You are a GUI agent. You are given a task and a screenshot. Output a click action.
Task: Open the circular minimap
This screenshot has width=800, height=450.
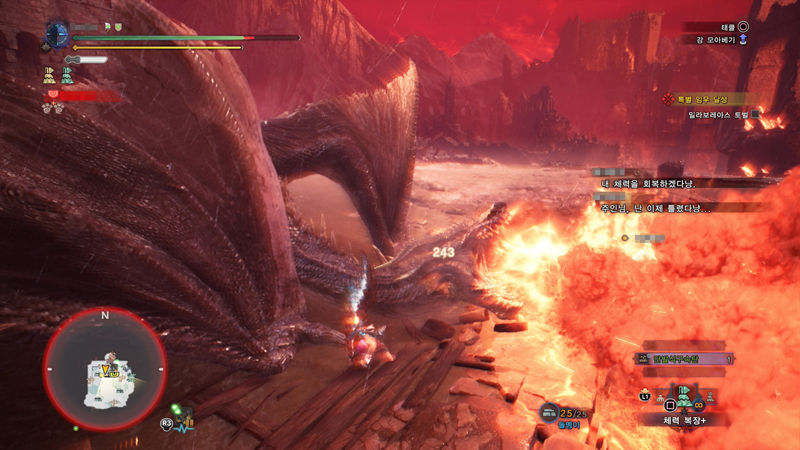[x=104, y=370]
